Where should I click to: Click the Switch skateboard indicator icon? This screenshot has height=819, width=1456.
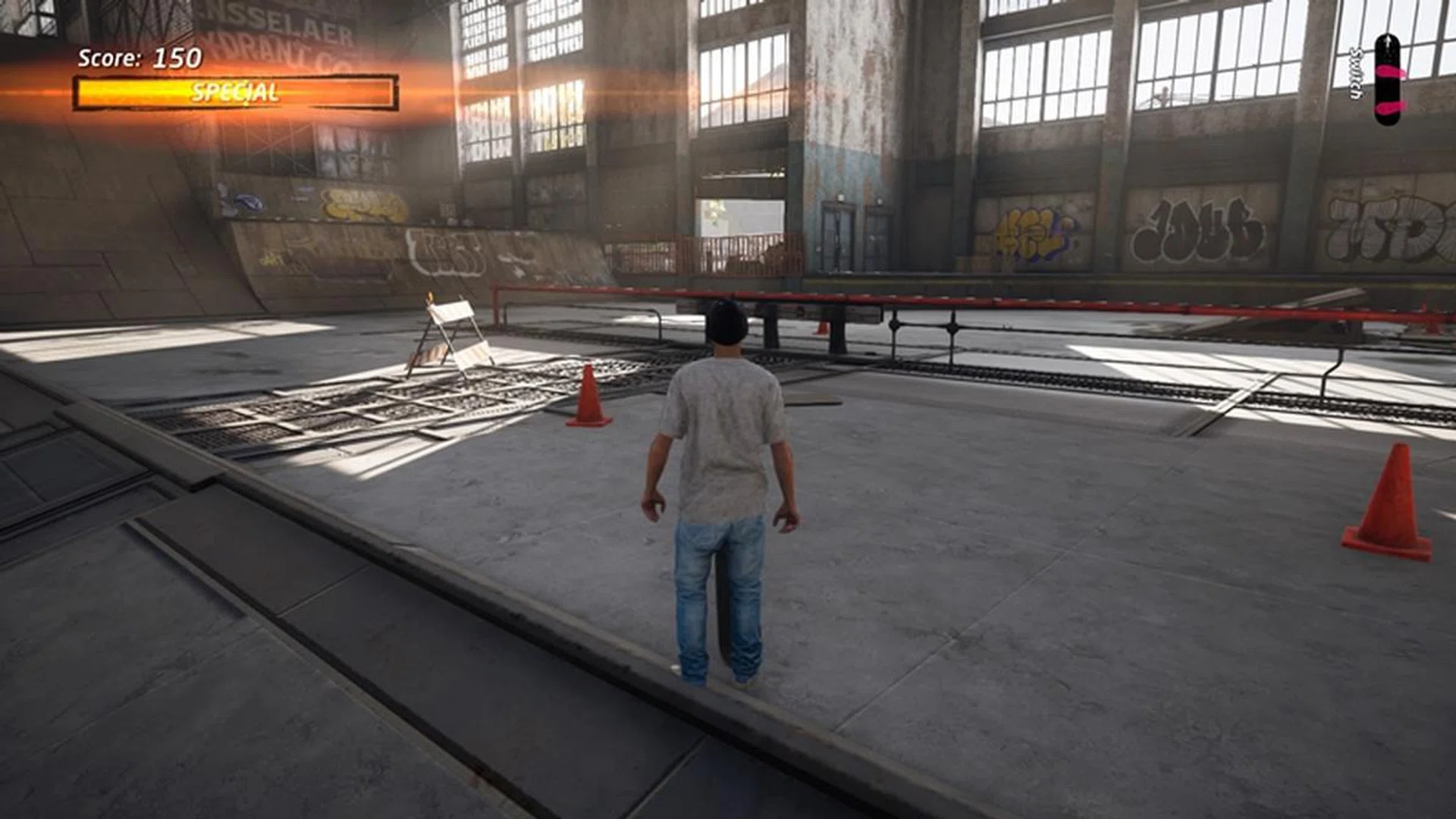pyautogui.click(x=1388, y=80)
